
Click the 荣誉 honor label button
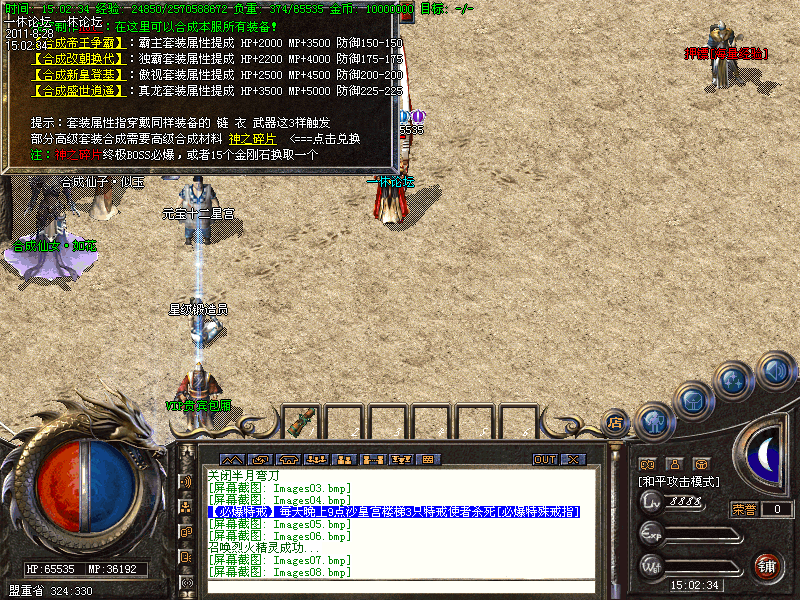click(744, 509)
